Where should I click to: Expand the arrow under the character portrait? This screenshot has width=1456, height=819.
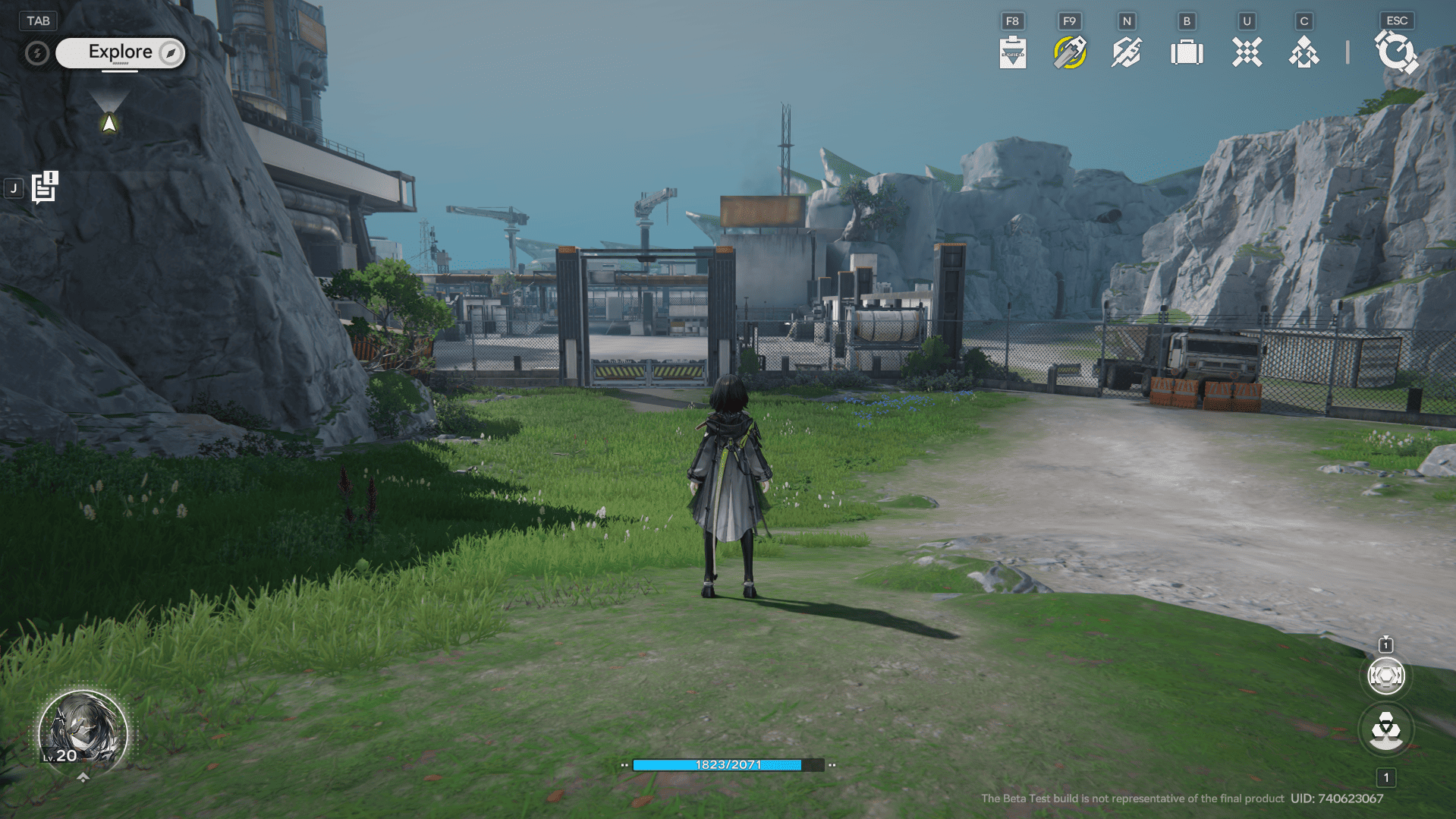(83, 776)
